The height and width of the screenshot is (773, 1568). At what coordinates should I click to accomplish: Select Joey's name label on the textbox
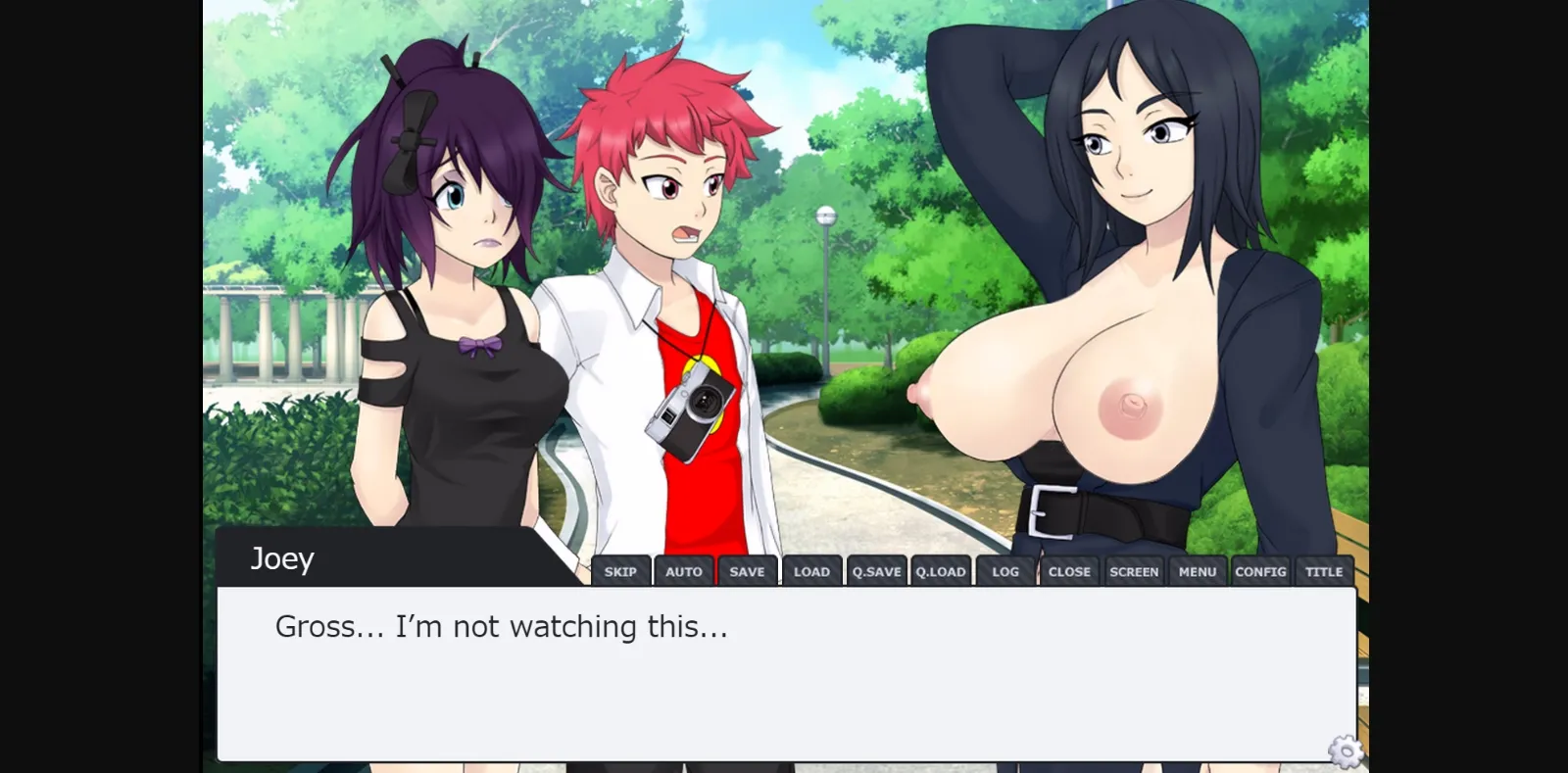(281, 558)
